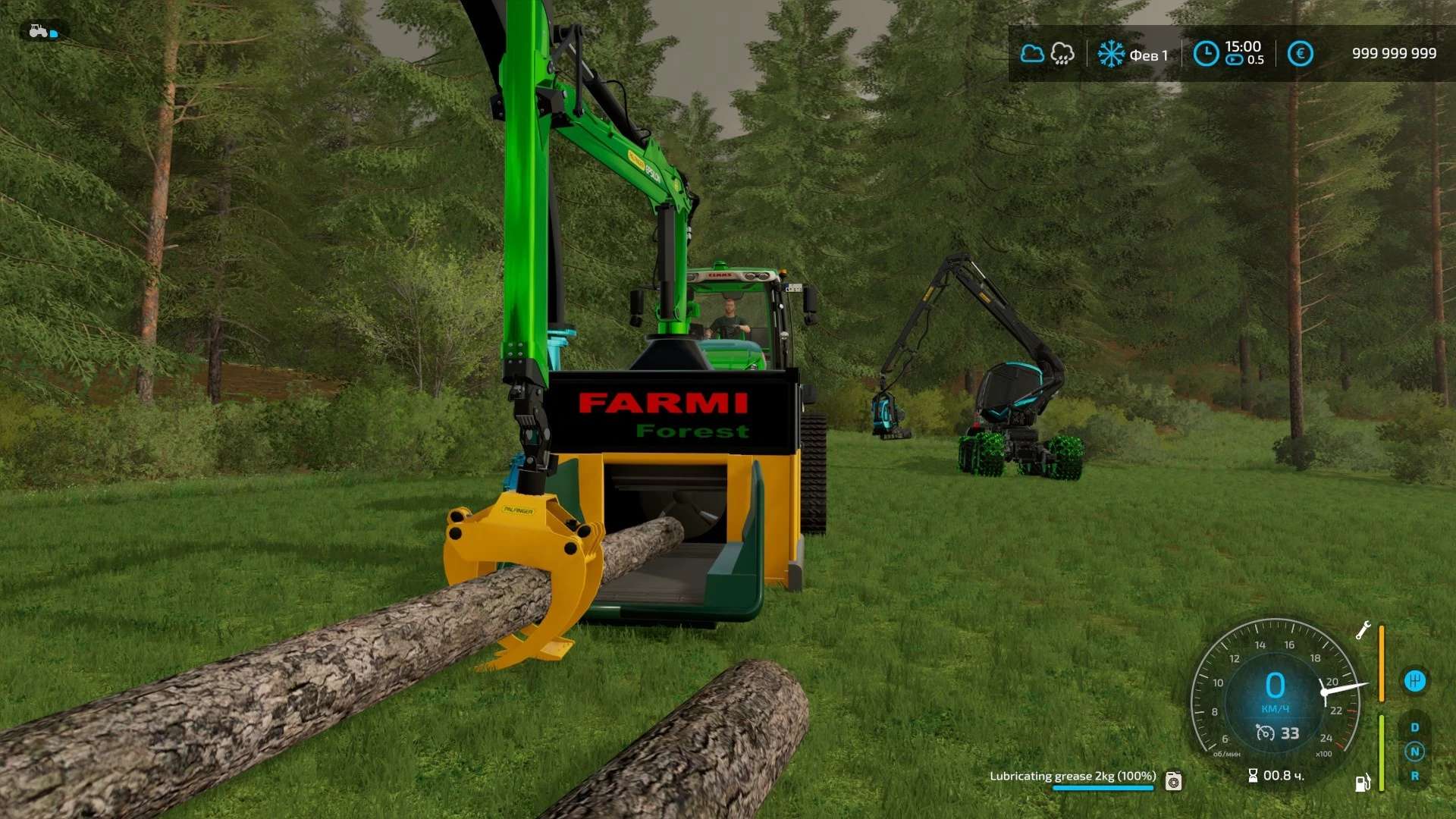Toggle the blue gearbox shift icon
The height and width of the screenshot is (819, 1456).
coord(1414,681)
